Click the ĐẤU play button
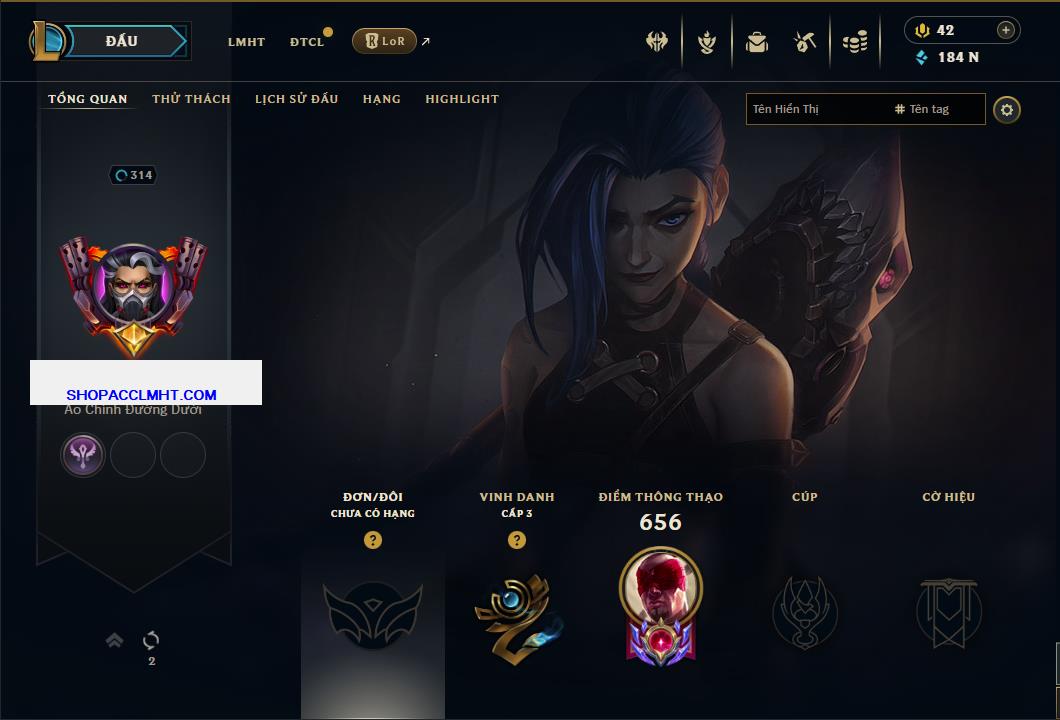This screenshot has width=1060, height=720. pyautogui.click(x=122, y=41)
